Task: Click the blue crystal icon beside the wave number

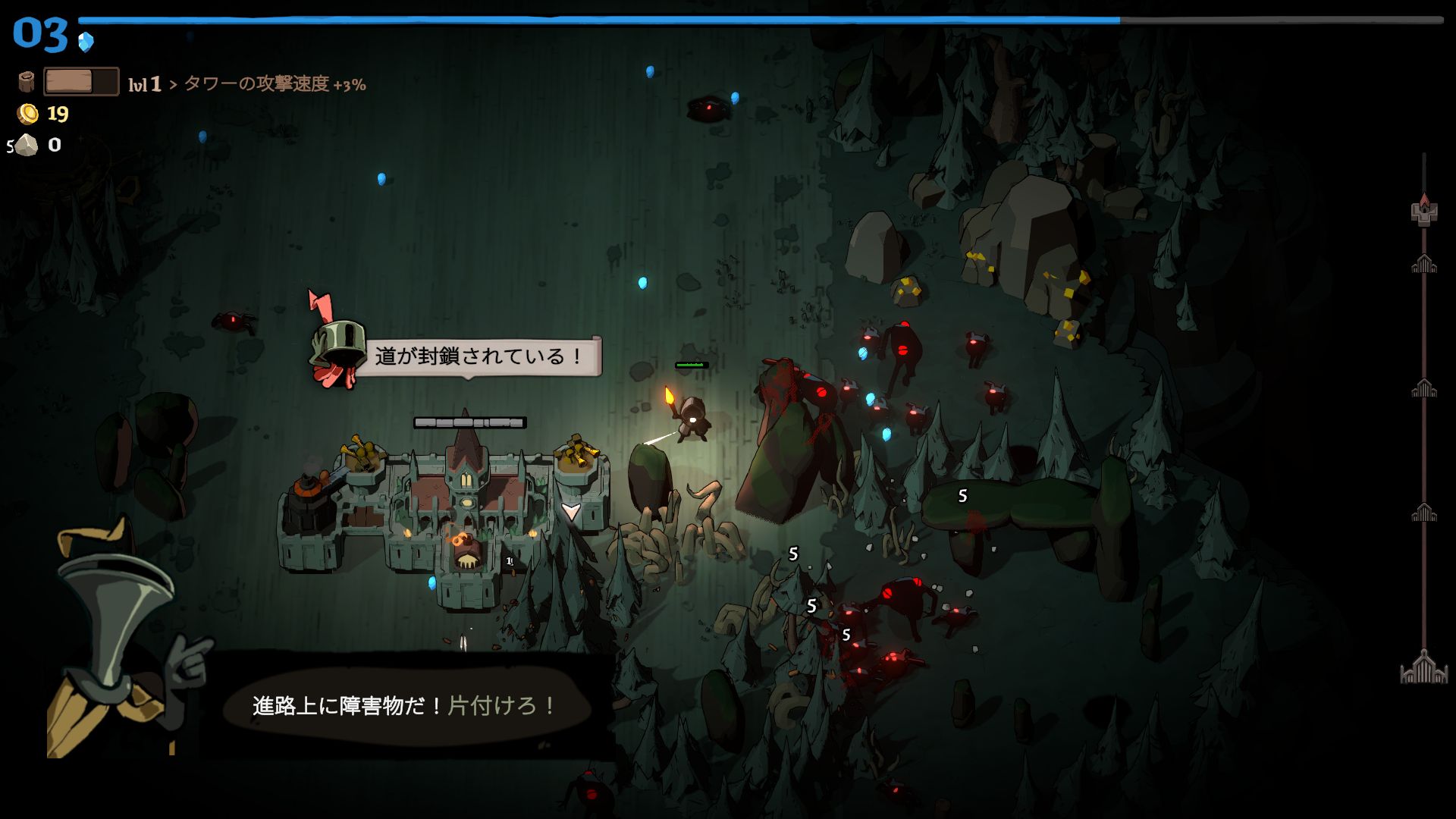Action: click(86, 41)
